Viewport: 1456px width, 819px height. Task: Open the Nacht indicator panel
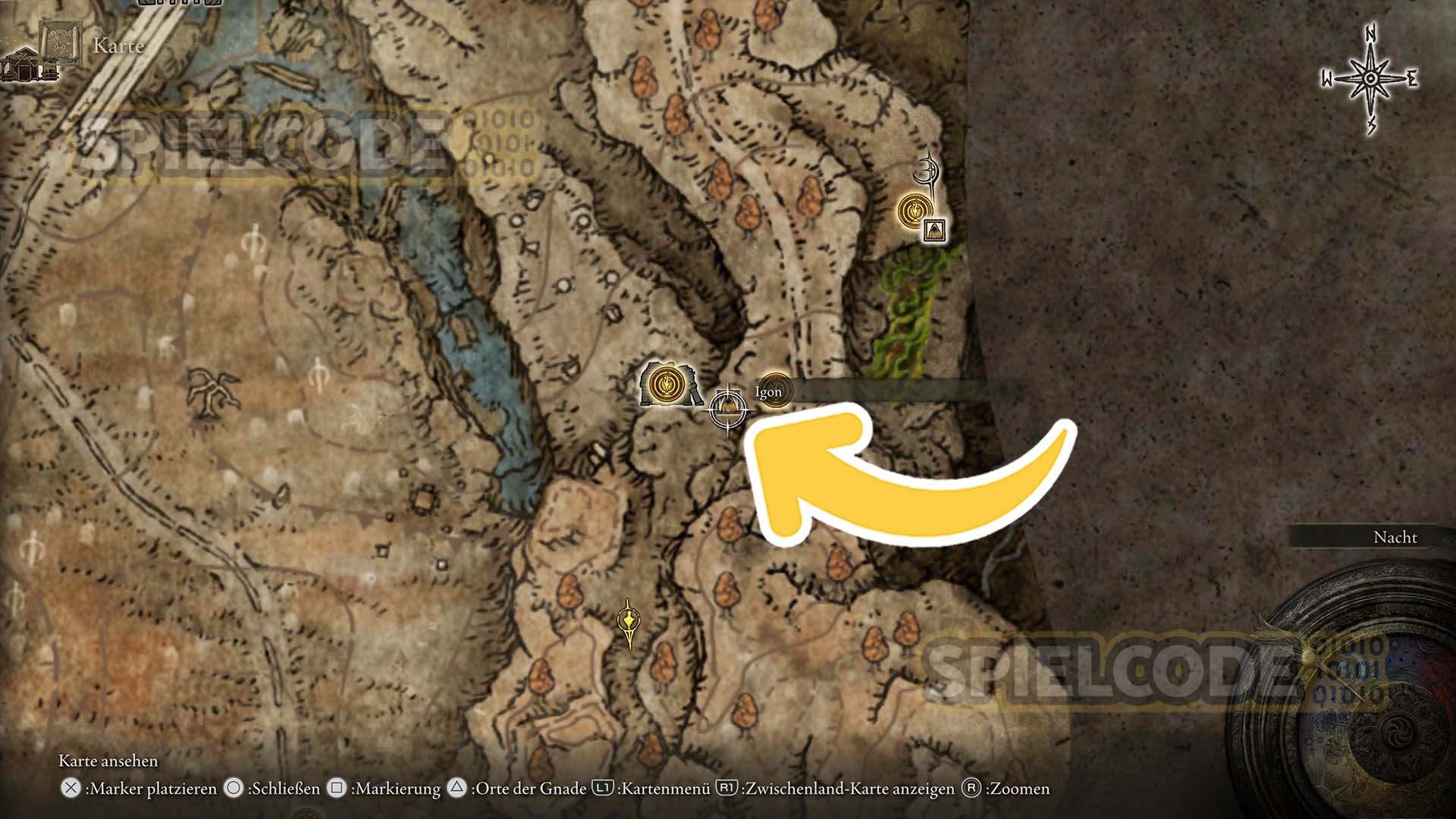click(x=1395, y=538)
